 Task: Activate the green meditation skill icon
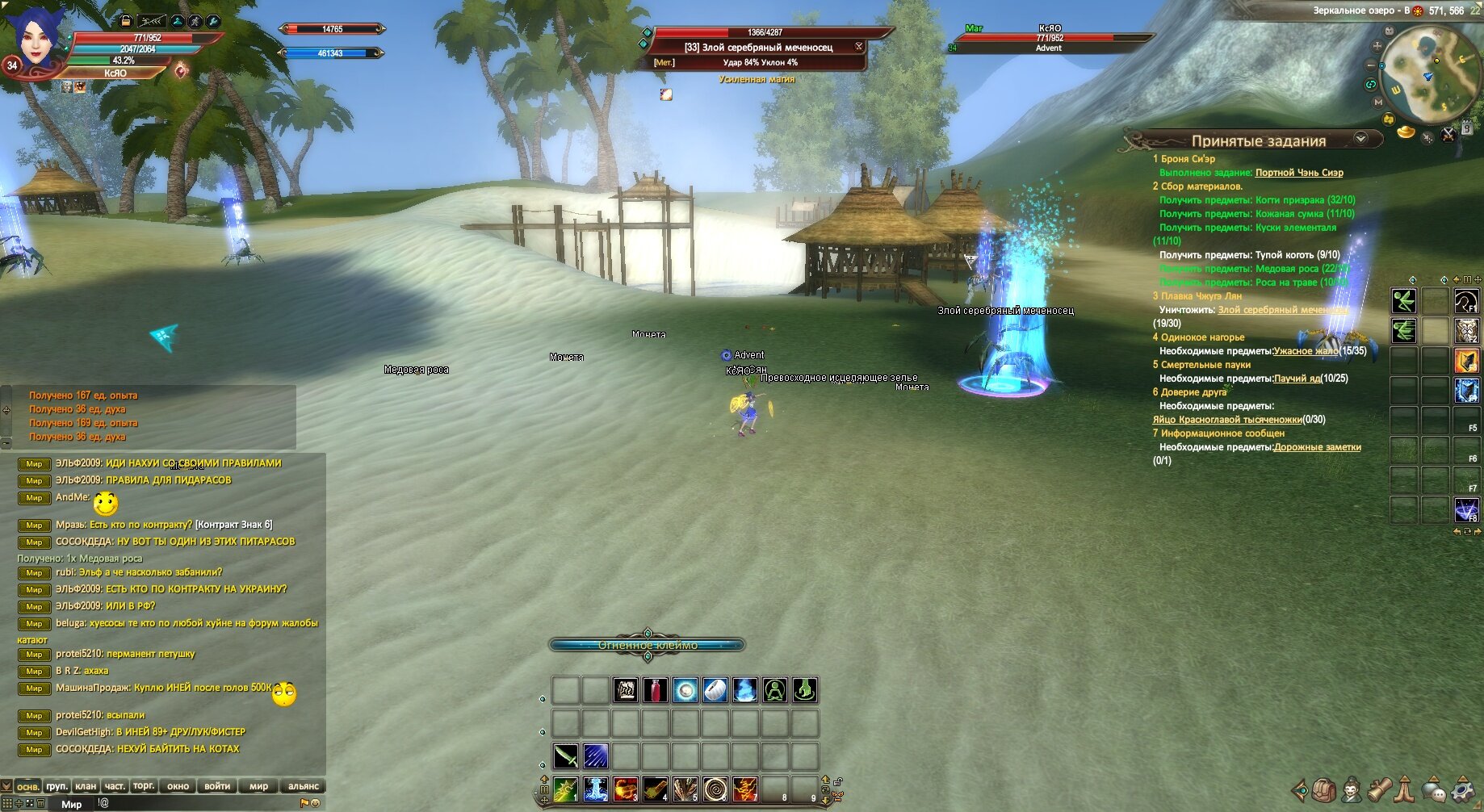775,690
